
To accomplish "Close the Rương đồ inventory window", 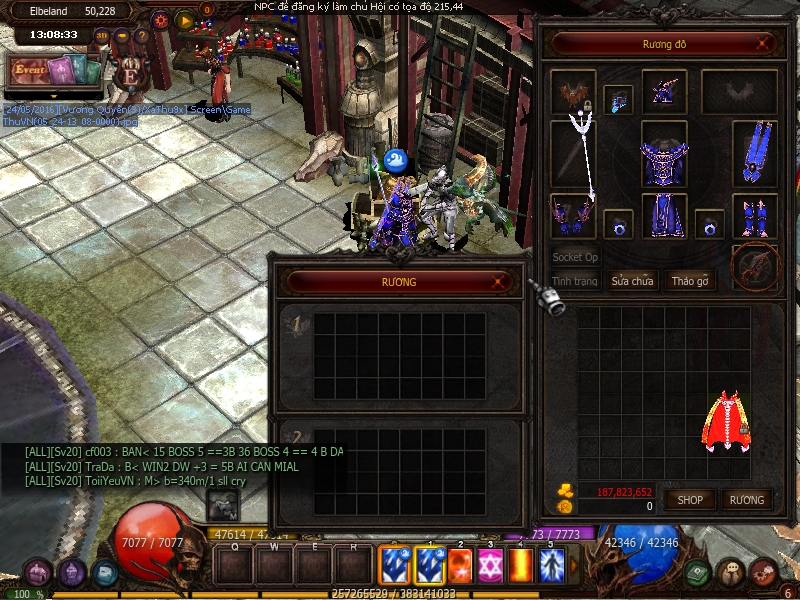I will point(764,44).
